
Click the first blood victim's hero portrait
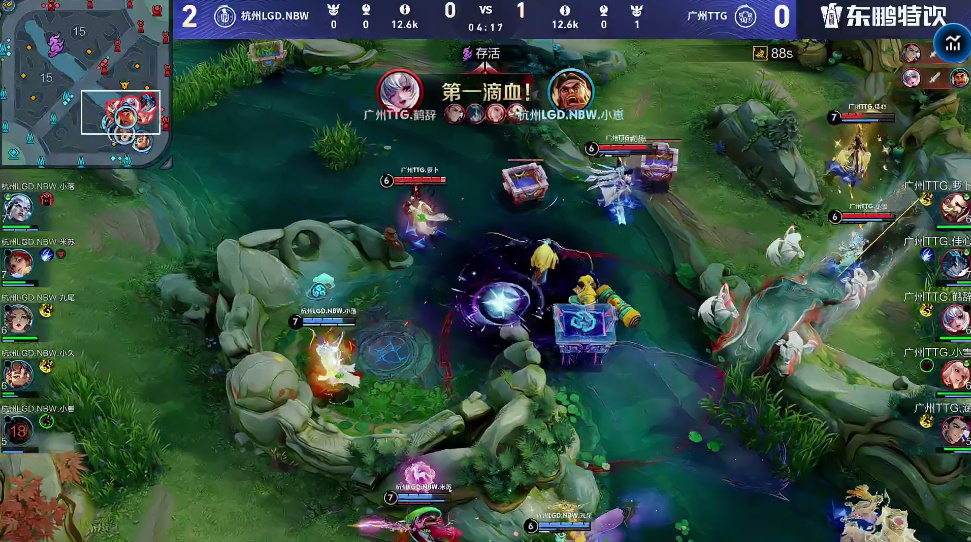(x=570, y=89)
